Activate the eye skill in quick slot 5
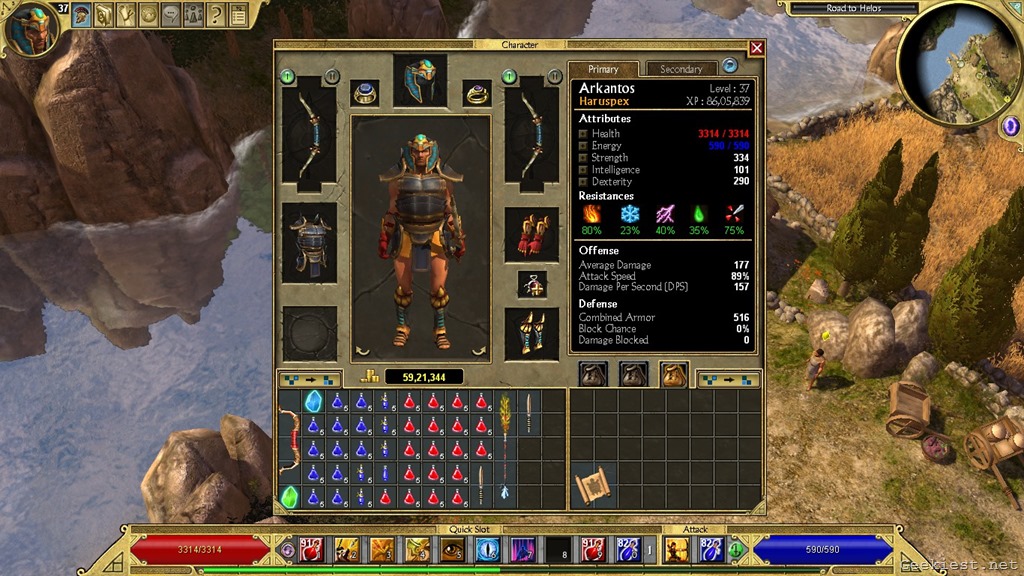Image resolution: width=1024 pixels, height=576 pixels. click(451, 548)
